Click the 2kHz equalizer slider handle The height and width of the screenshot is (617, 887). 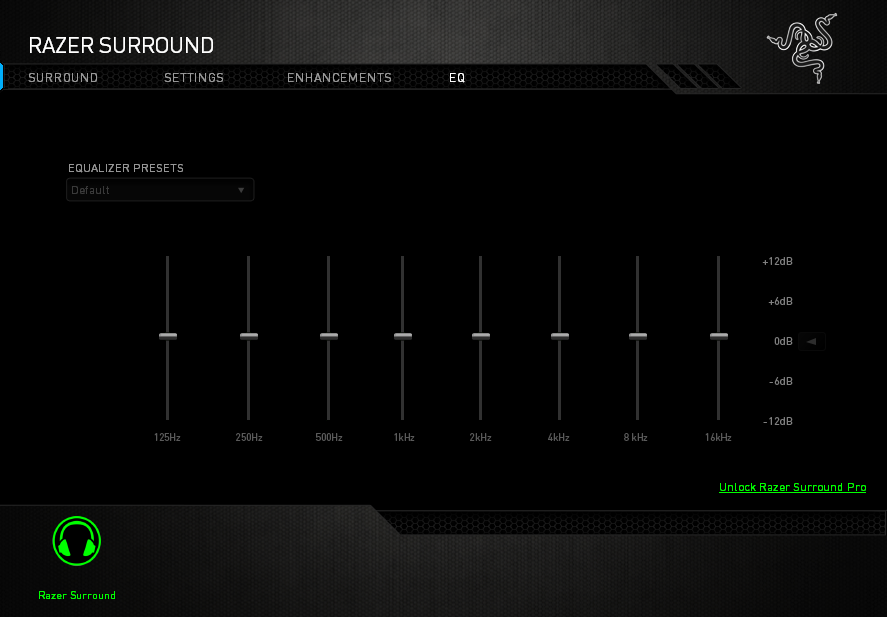(x=481, y=336)
